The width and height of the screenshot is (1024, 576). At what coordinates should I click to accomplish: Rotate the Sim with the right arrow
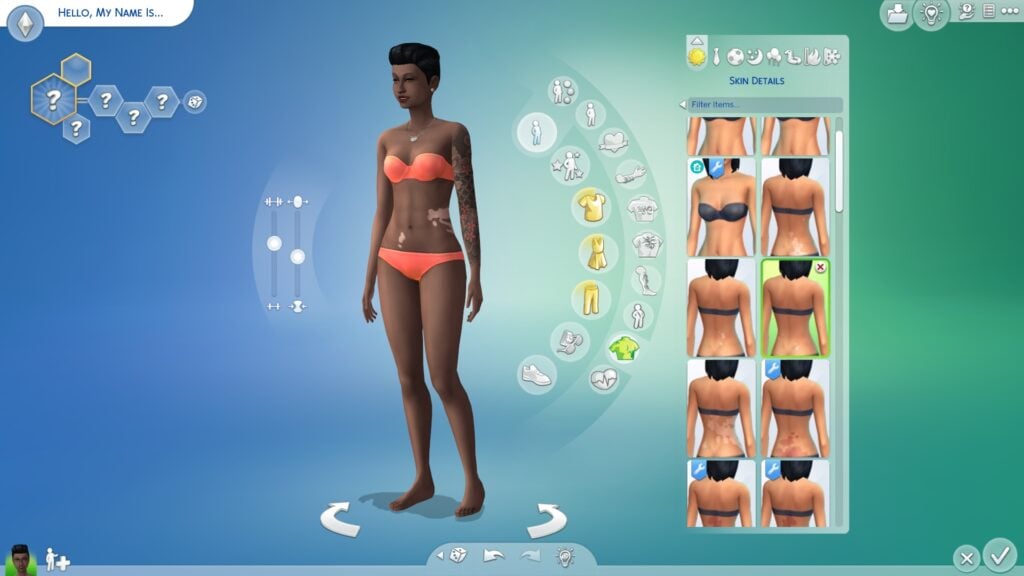tap(546, 519)
